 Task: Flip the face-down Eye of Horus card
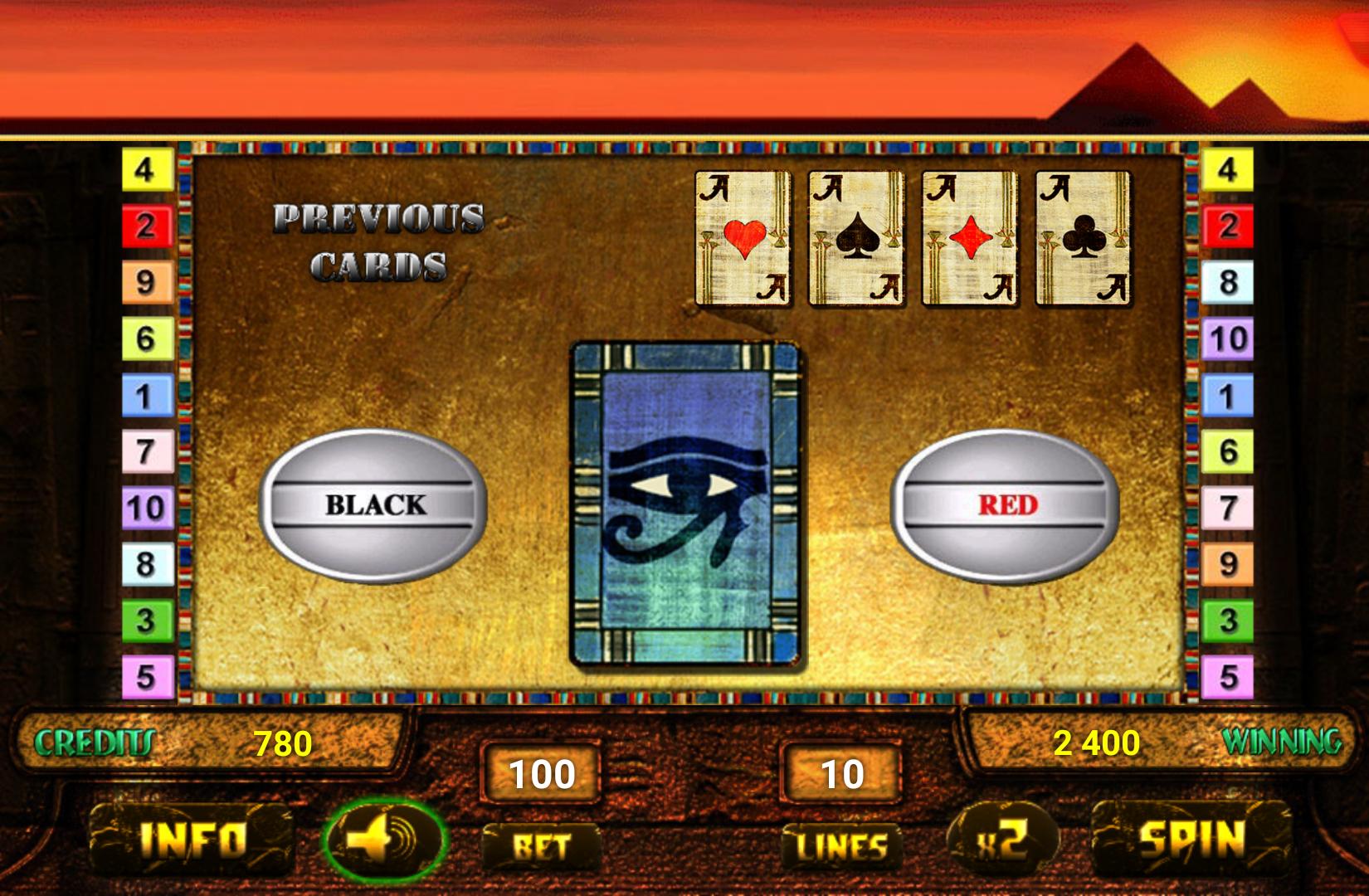pos(687,502)
